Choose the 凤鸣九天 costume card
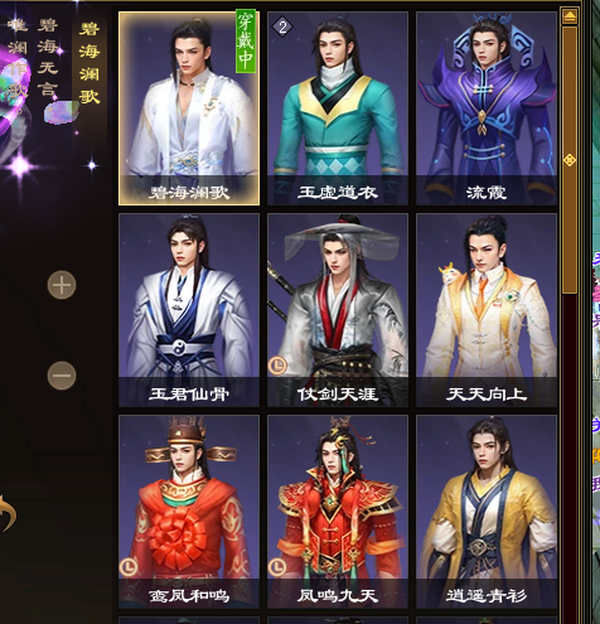The height and width of the screenshot is (624, 600). coord(337,510)
